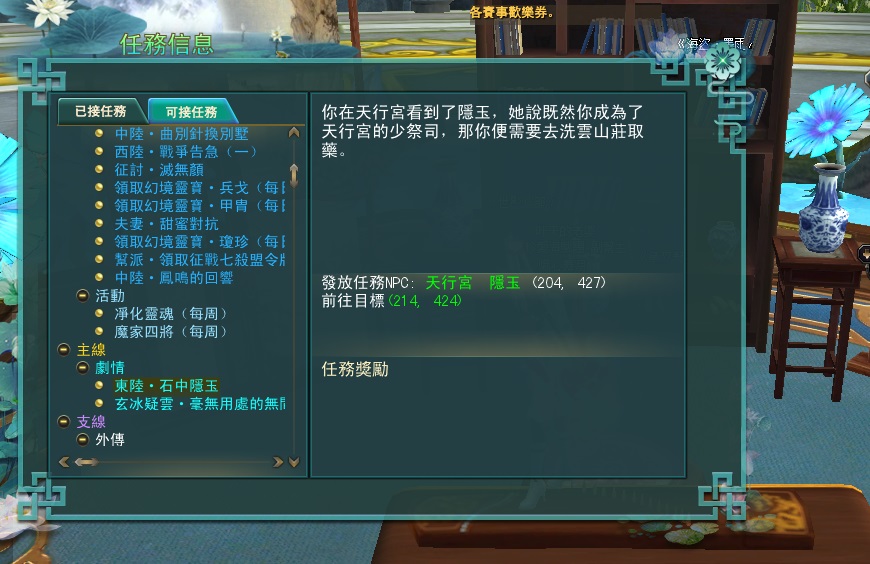The height and width of the screenshot is (564, 870).
Task: Switch to the 可接任務 tab
Action: coord(191,112)
